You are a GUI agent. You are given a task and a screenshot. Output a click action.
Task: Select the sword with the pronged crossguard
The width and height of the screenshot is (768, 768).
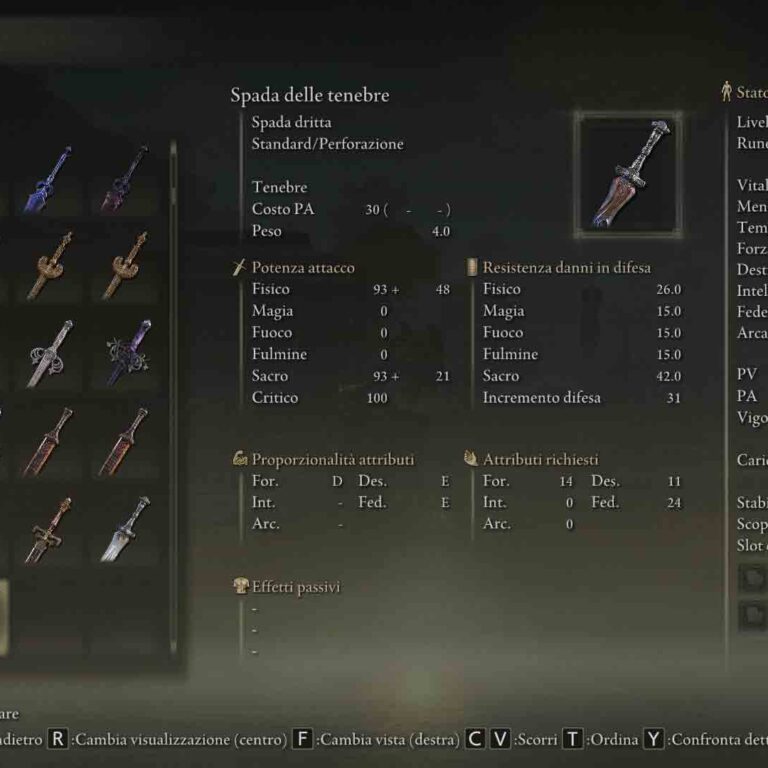pos(49,530)
